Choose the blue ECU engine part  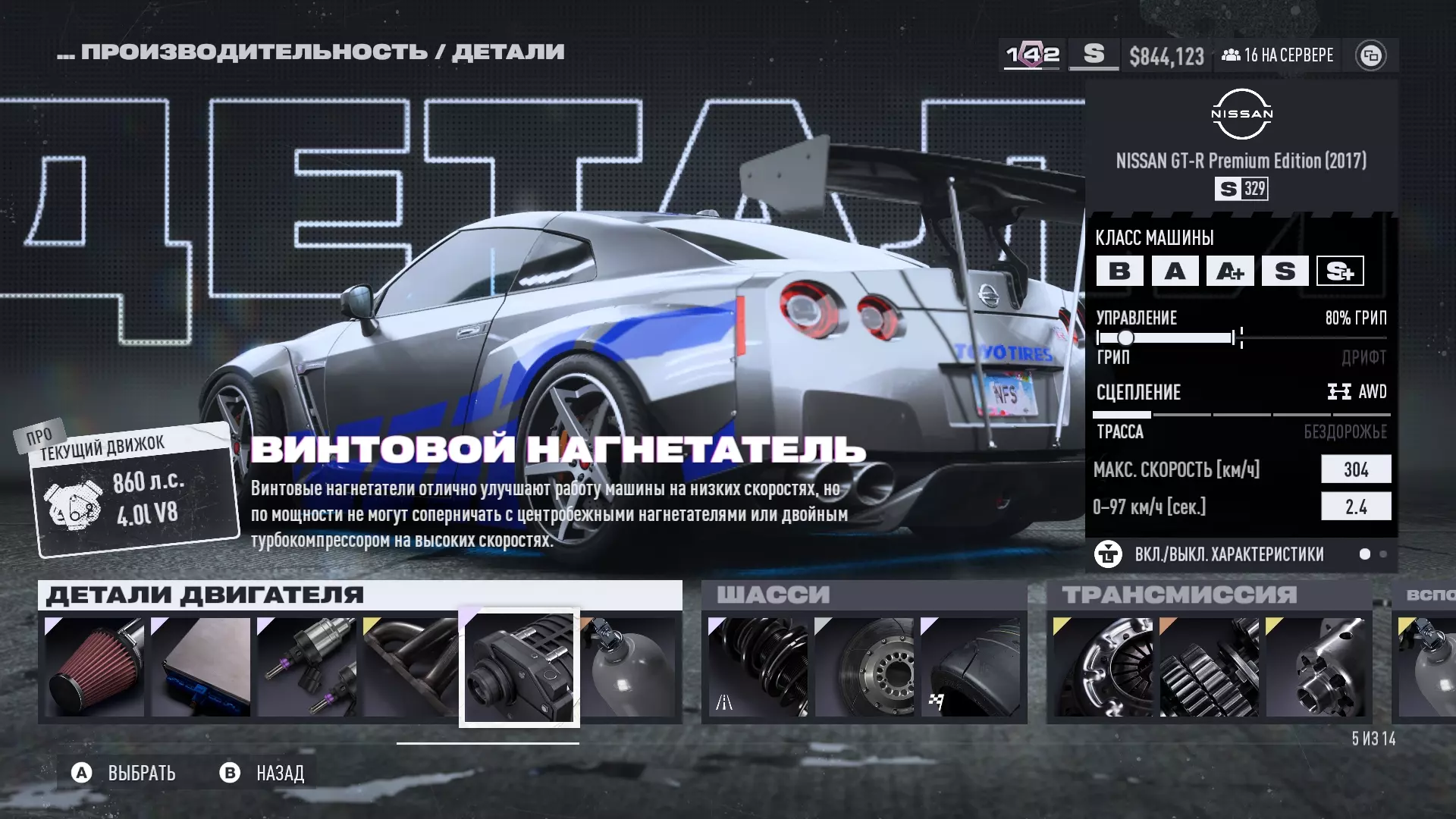coord(201,667)
